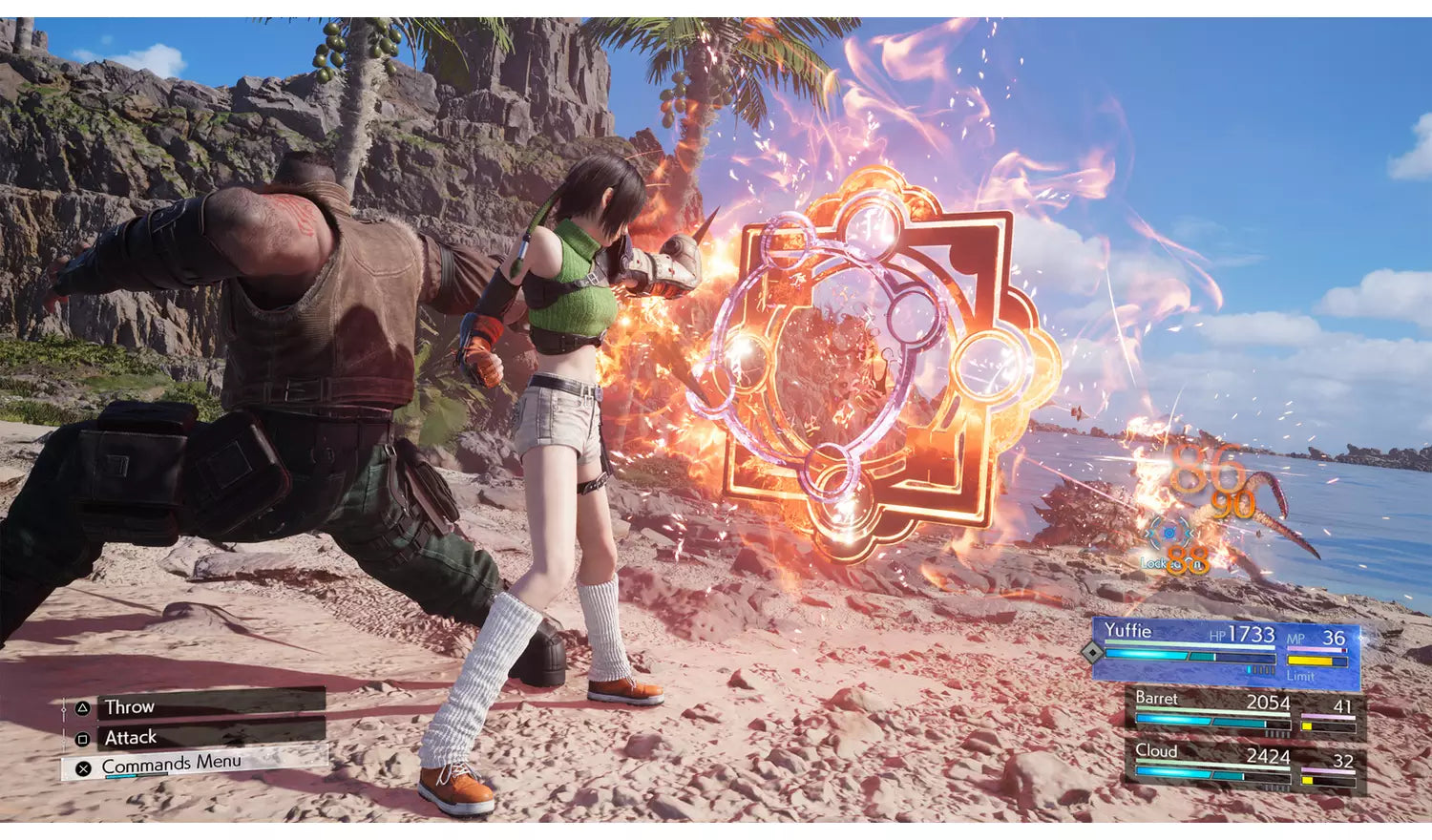This screenshot has width=1432, height=840.
Task: Choose Throw from the command list
Action: point(130,706)
